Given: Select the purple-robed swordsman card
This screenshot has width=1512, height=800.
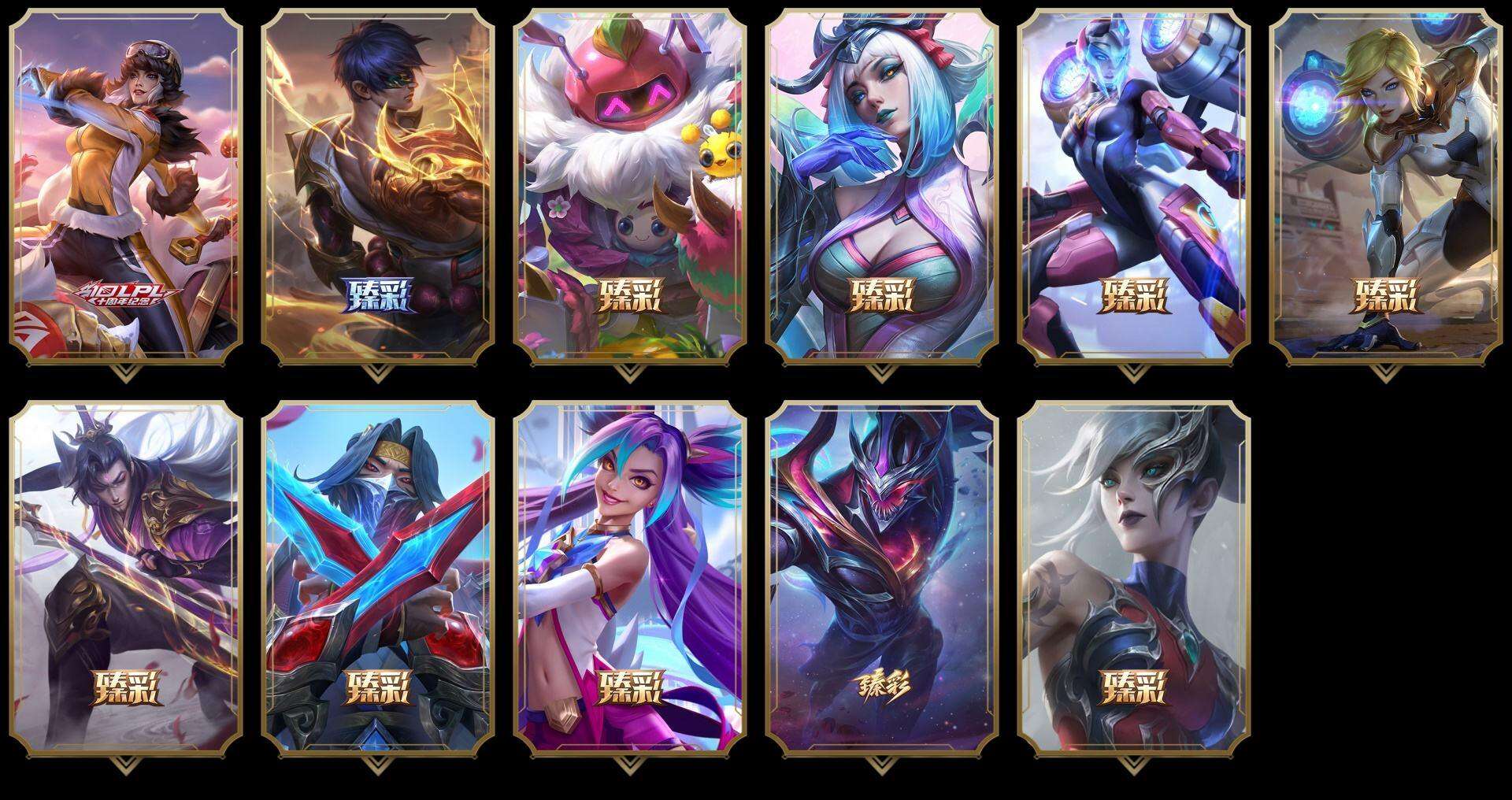Looking at the screenshot, I should coord(125,578).
